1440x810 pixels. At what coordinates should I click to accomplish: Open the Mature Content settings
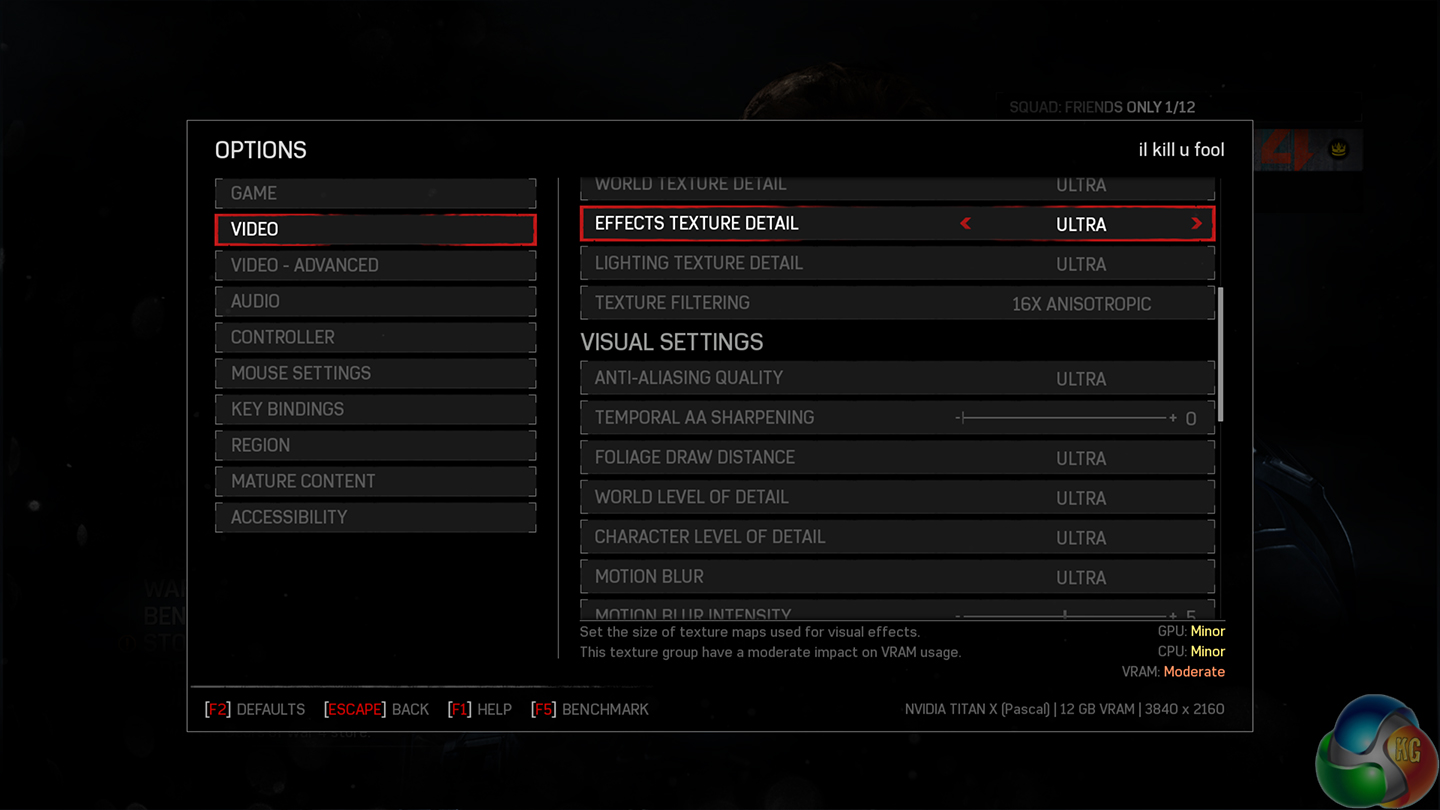pyautogui.click(x=375, y=481)
